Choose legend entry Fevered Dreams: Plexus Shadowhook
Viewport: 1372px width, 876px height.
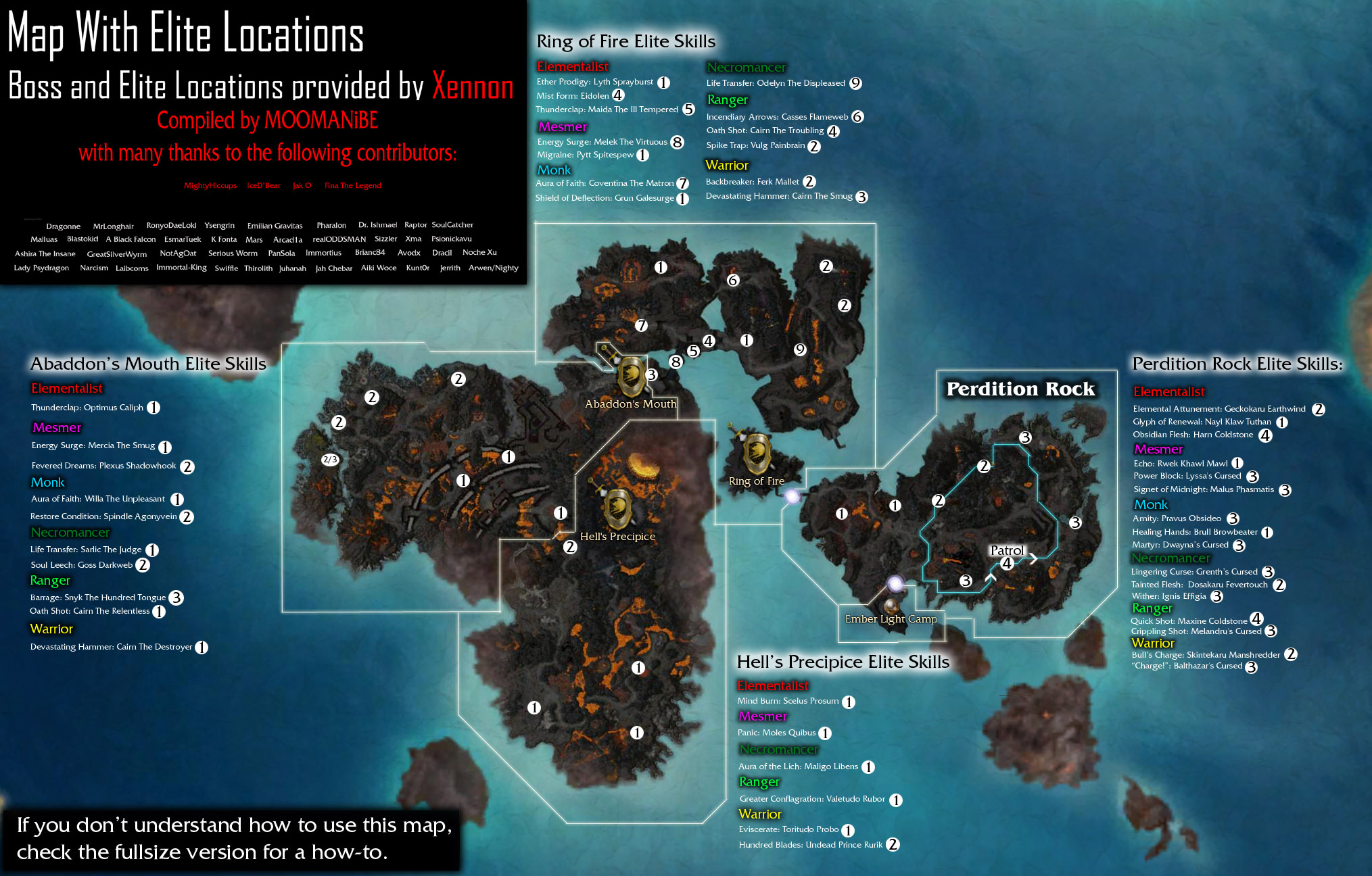(x=103, y=466)
